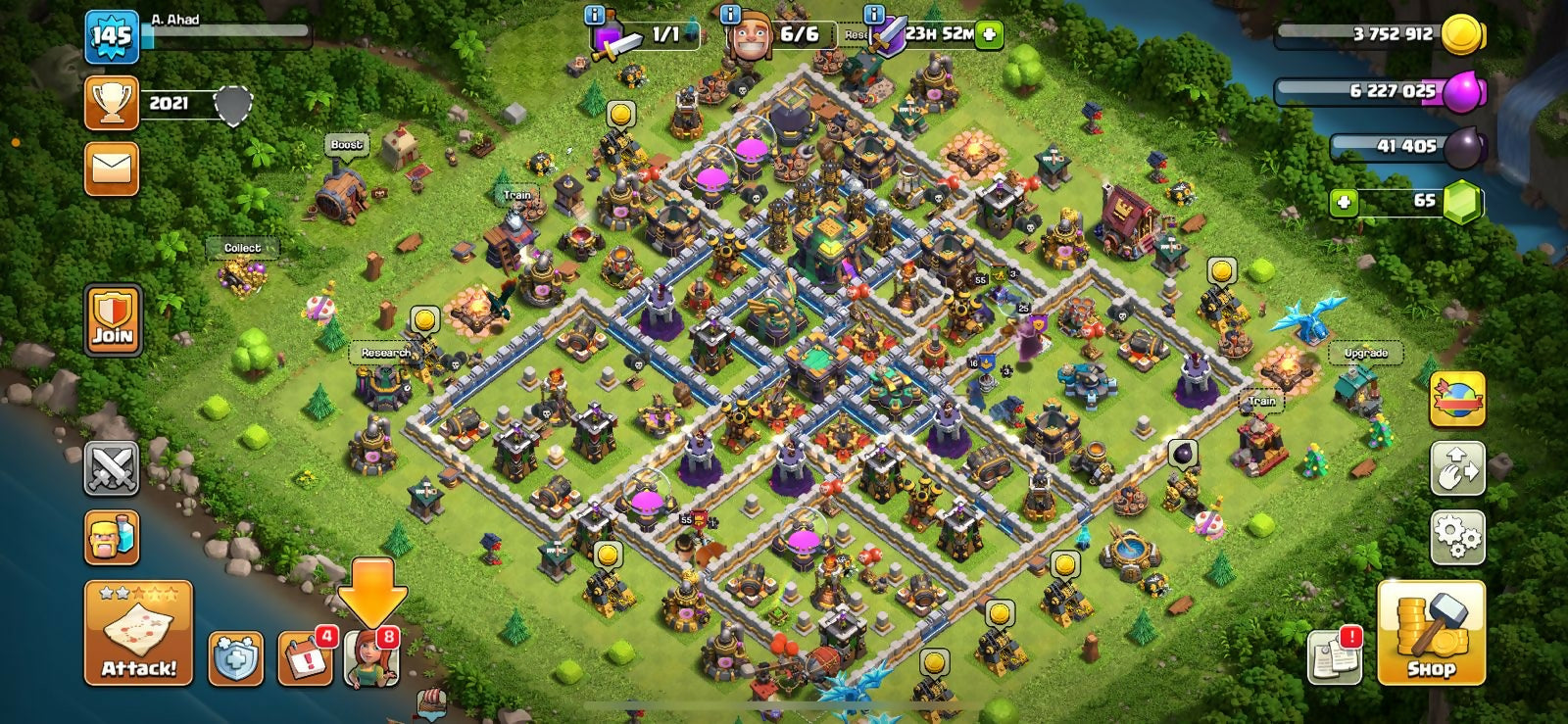Screen dimensions: 1568x724
Task: Open the level 145 experience badge
Action: tap(112, 37)
